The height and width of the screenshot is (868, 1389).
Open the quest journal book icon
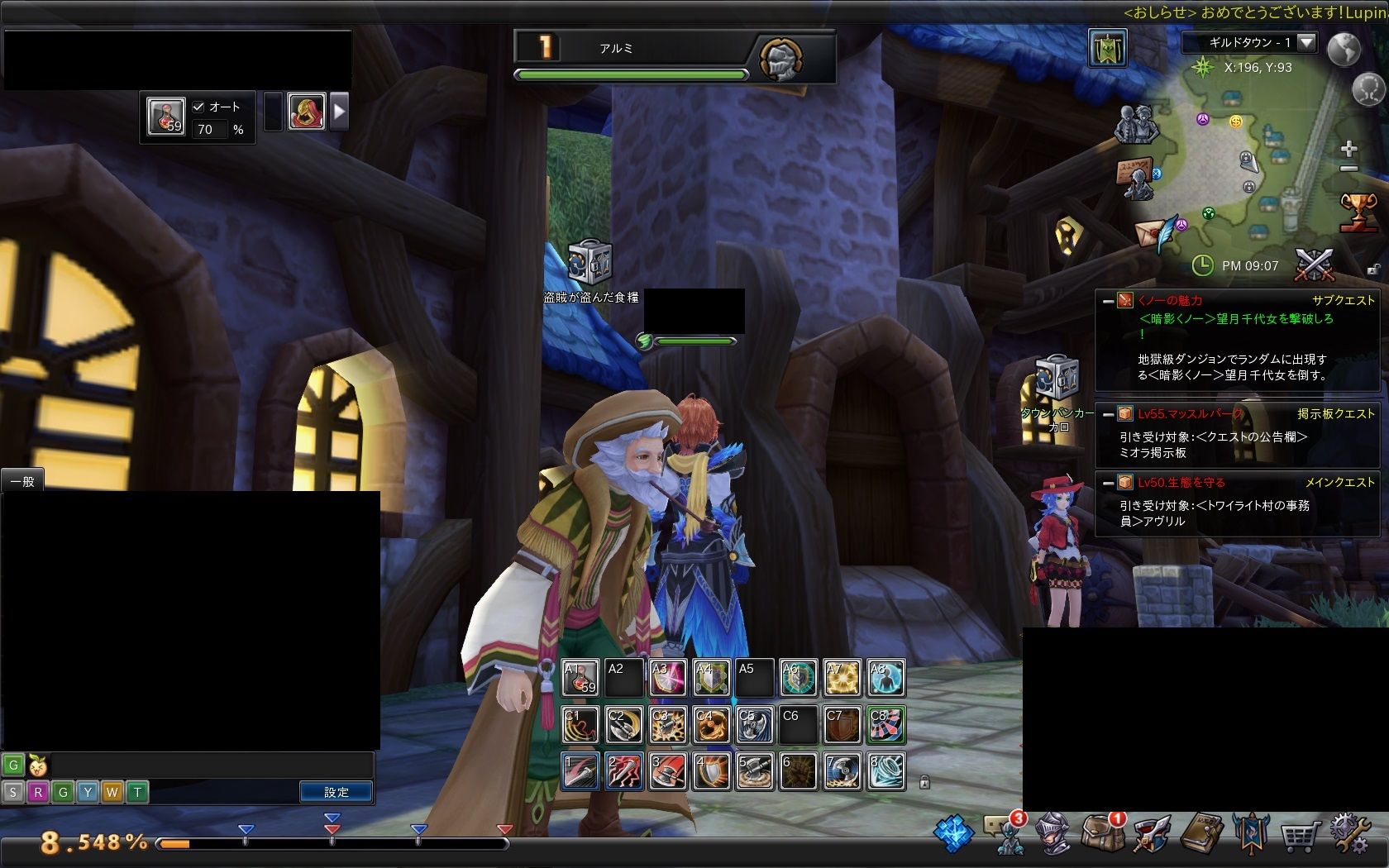1200,833
